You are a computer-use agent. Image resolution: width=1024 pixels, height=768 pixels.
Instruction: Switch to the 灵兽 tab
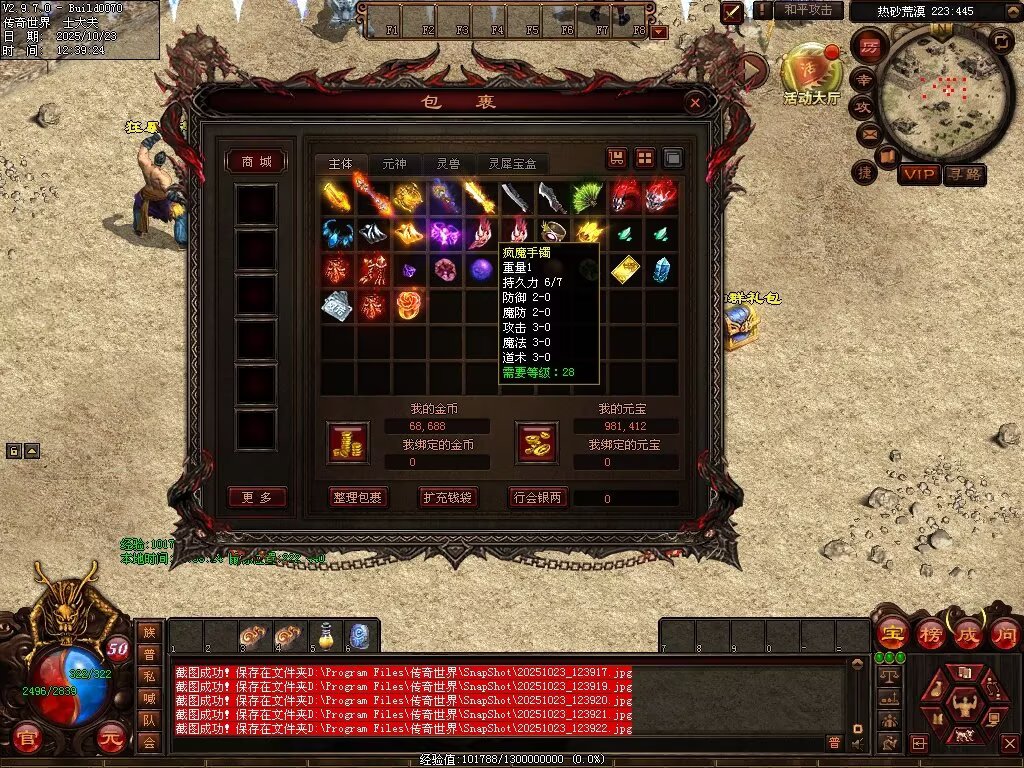point(447,163)
